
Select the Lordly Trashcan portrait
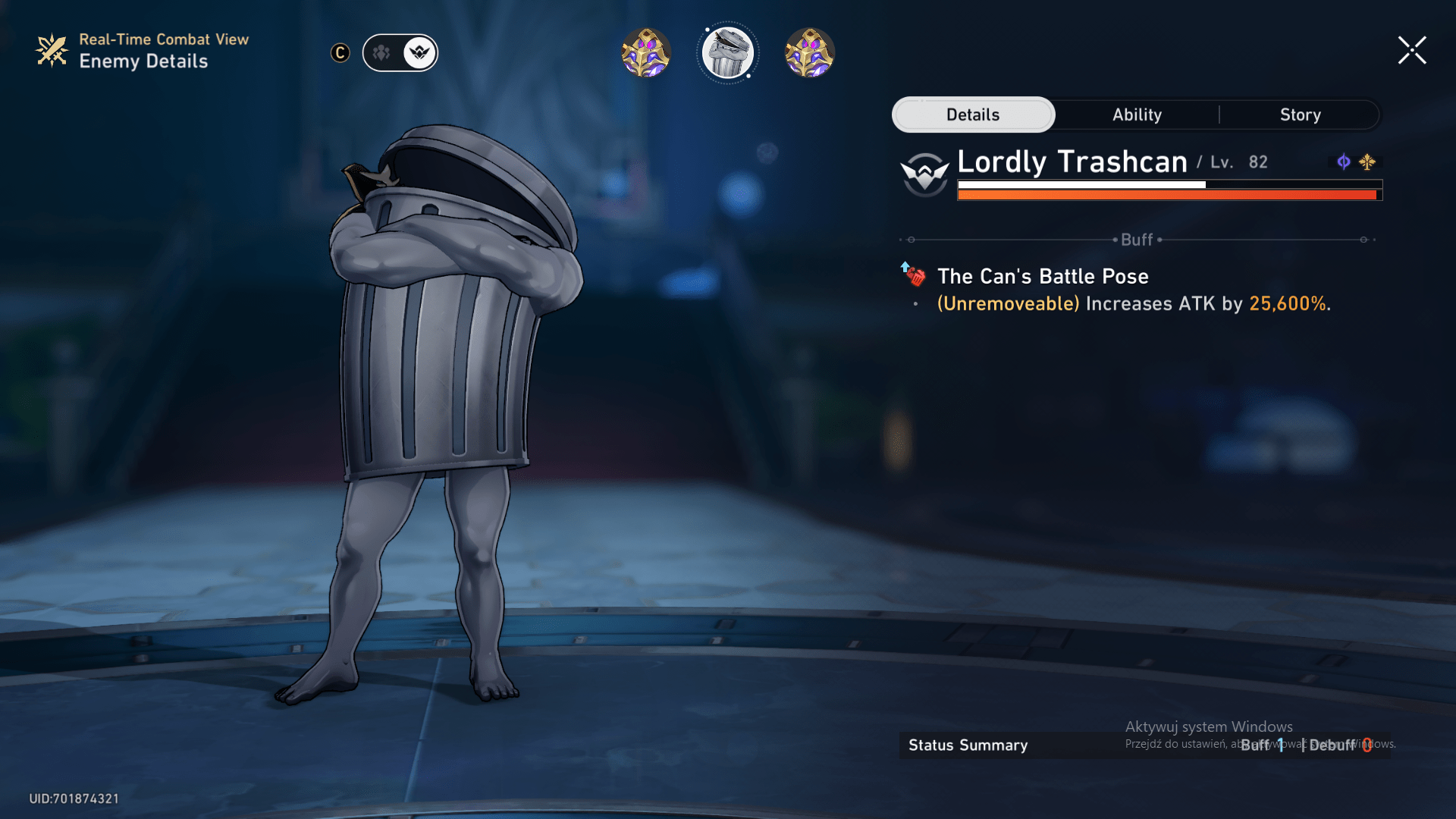pos(727,53)
